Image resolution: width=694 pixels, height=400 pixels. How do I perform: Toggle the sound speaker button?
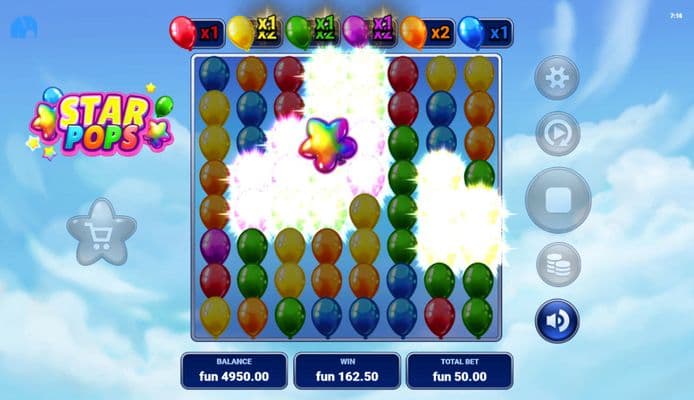coord(557,321)
